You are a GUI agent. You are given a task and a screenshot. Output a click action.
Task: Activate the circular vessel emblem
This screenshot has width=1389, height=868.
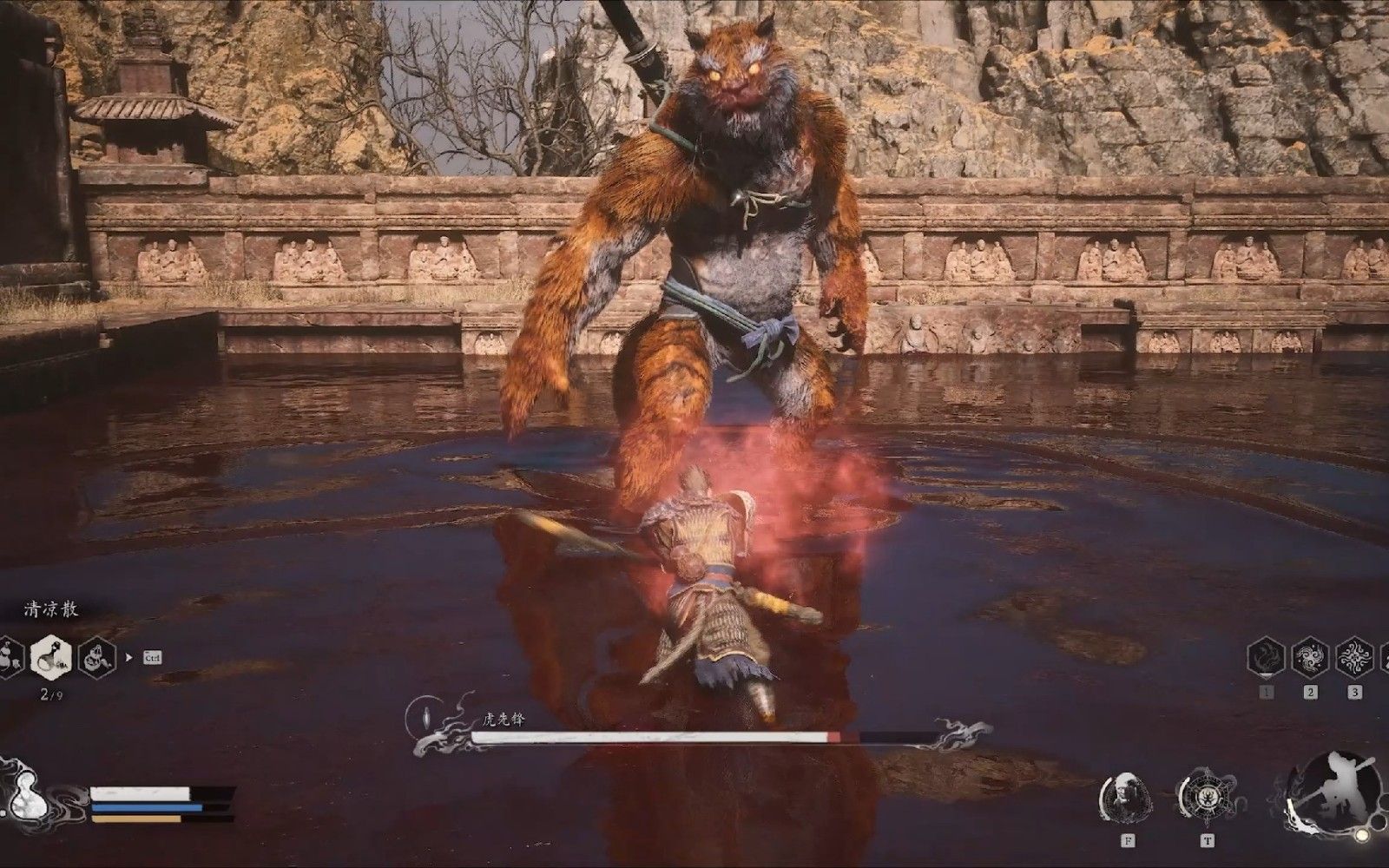(1208, 798)
